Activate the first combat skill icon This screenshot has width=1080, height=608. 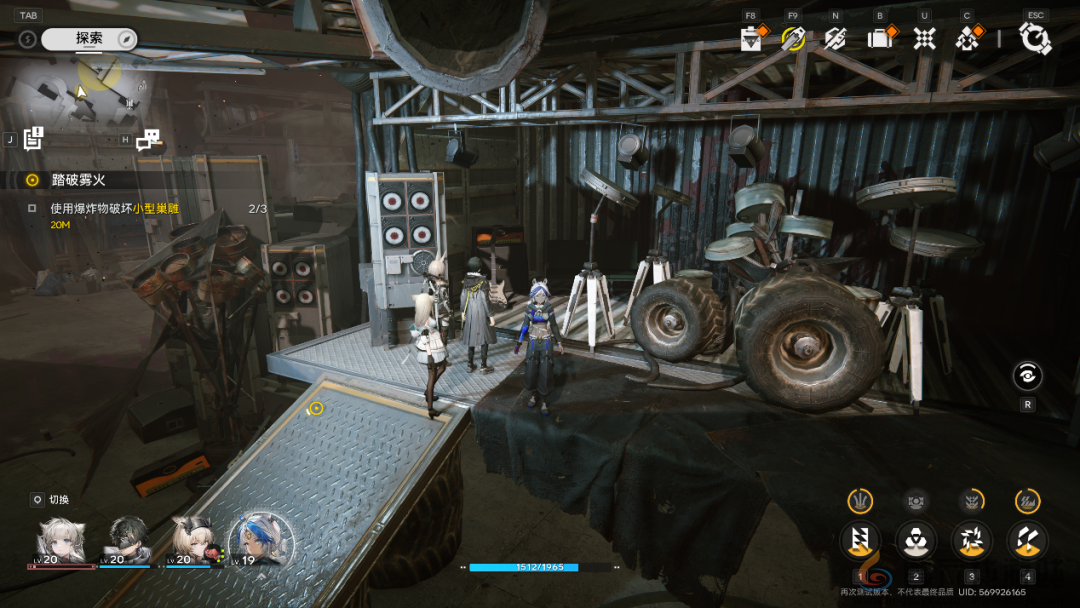point(859,540)
